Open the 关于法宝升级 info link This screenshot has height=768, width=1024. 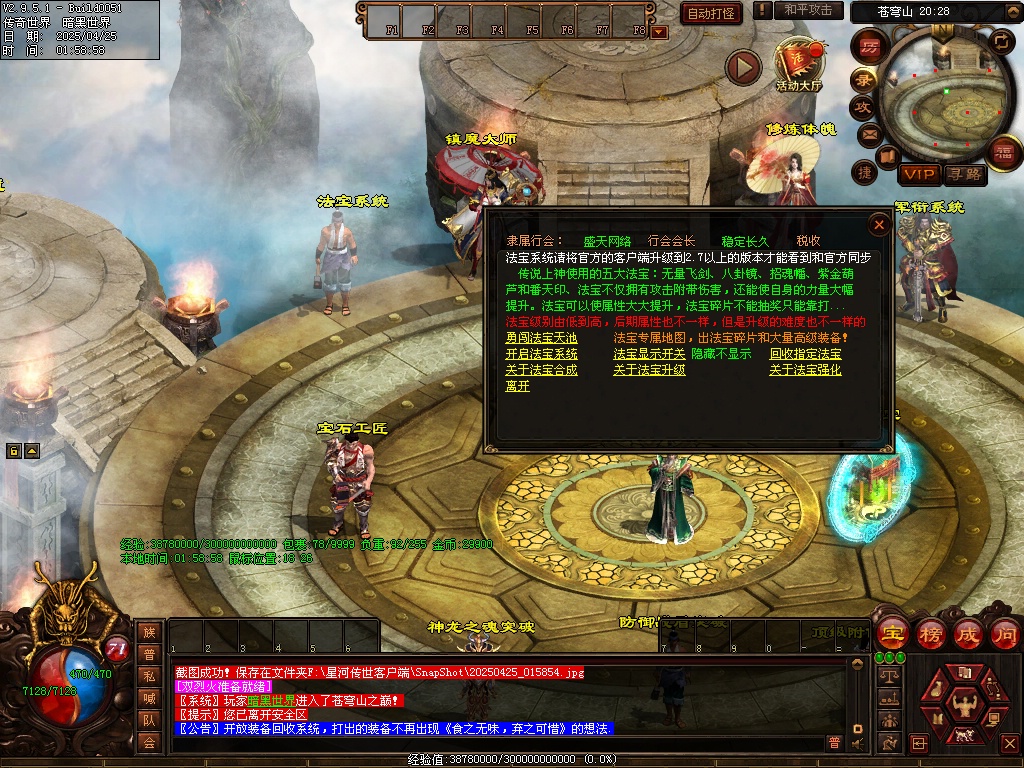[649, 370]
